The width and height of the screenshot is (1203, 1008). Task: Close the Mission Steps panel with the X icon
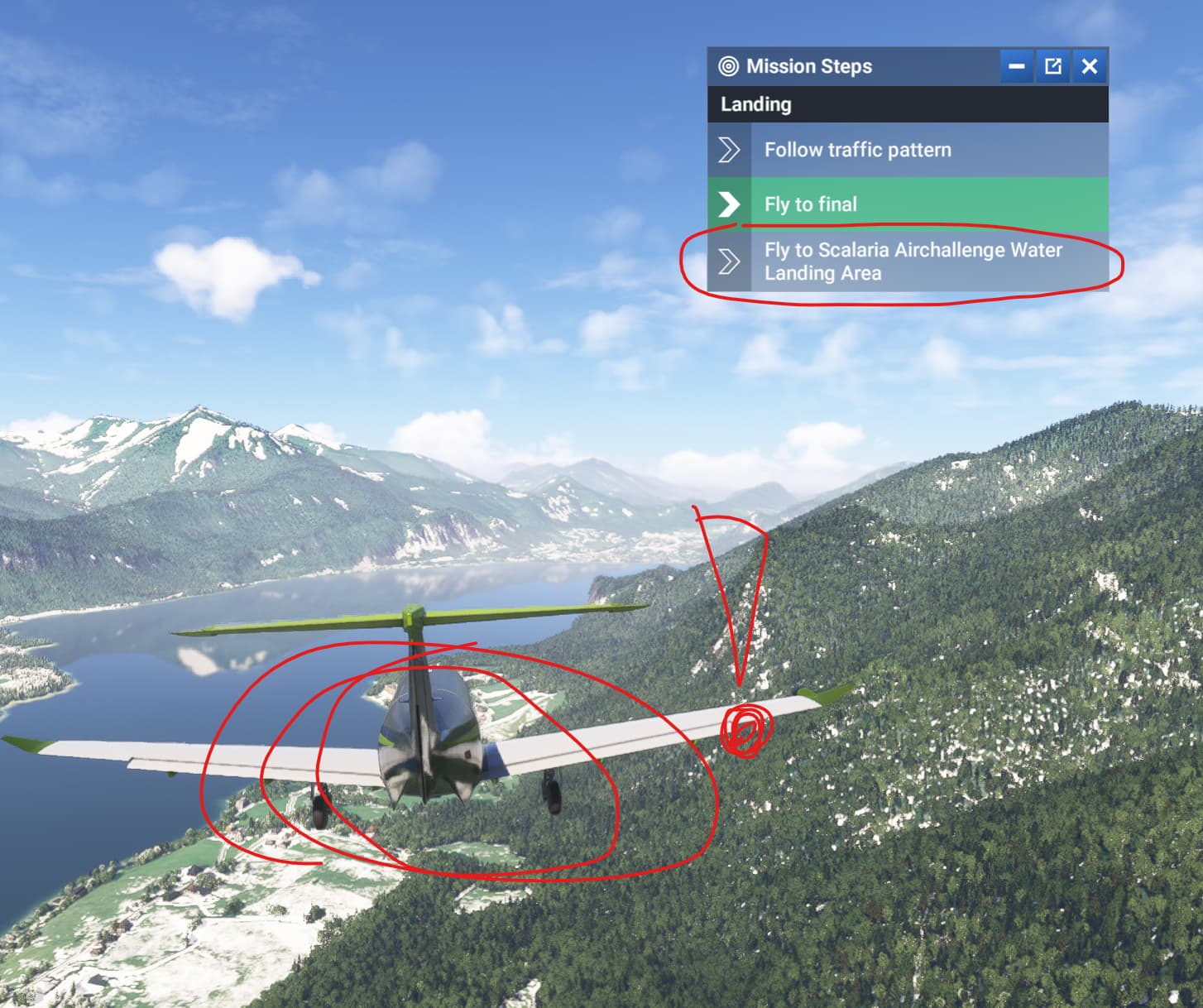point(1090,67)
